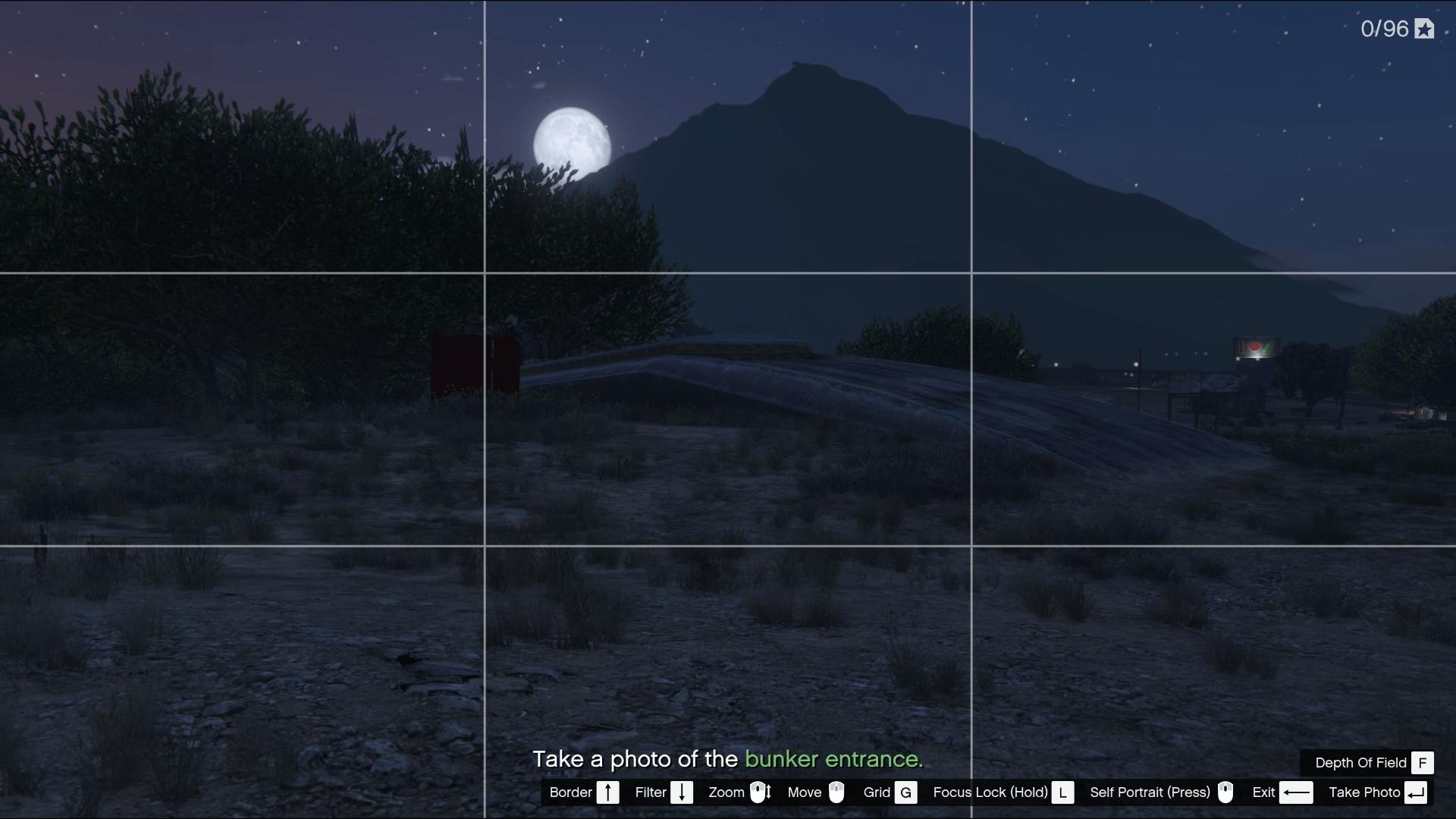The width and height of the screenshot is (1456, 819).
Task: Click the Filter down-arrow to cycle filters
Action: 682,792
